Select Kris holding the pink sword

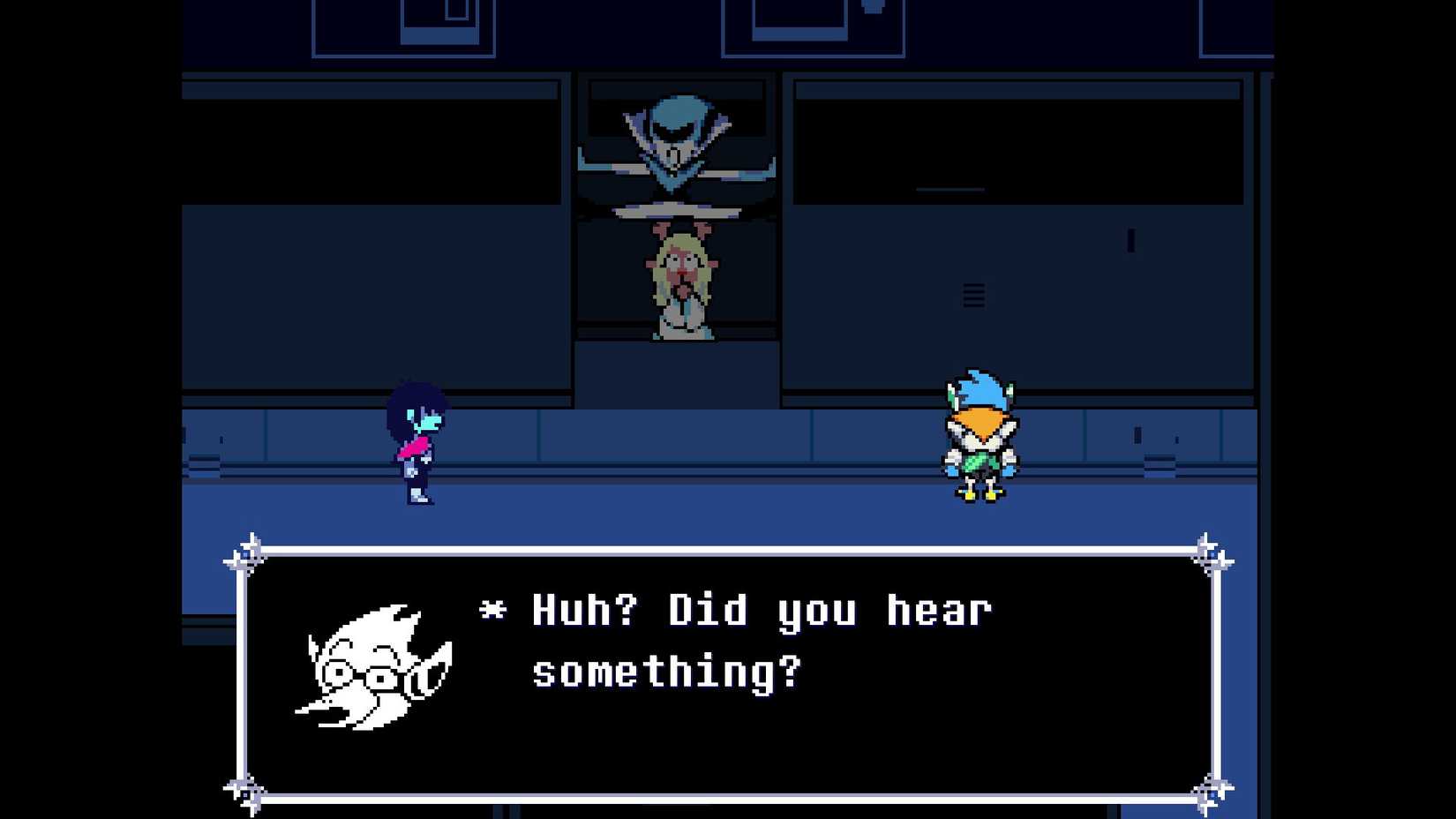(x=415, y=441)
